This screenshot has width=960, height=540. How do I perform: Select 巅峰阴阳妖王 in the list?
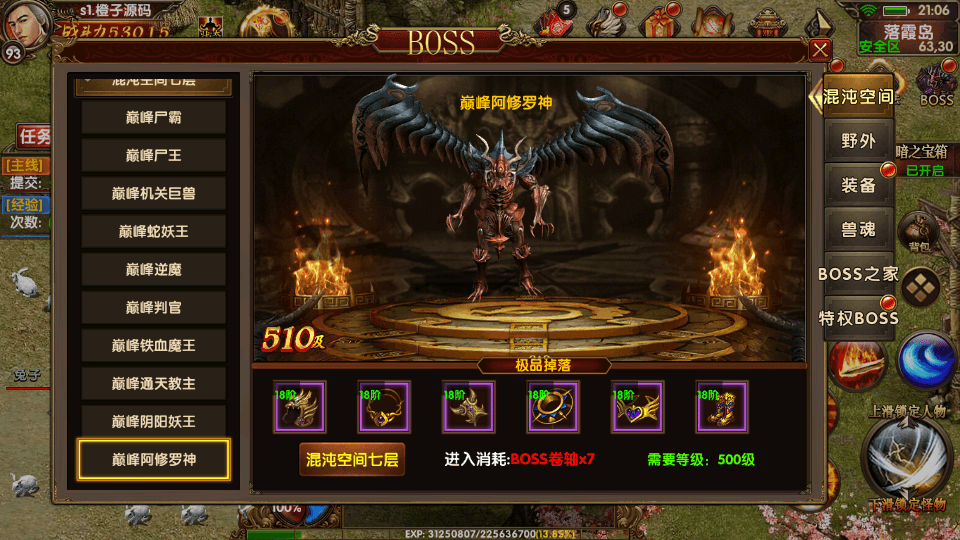coord(154,422)
